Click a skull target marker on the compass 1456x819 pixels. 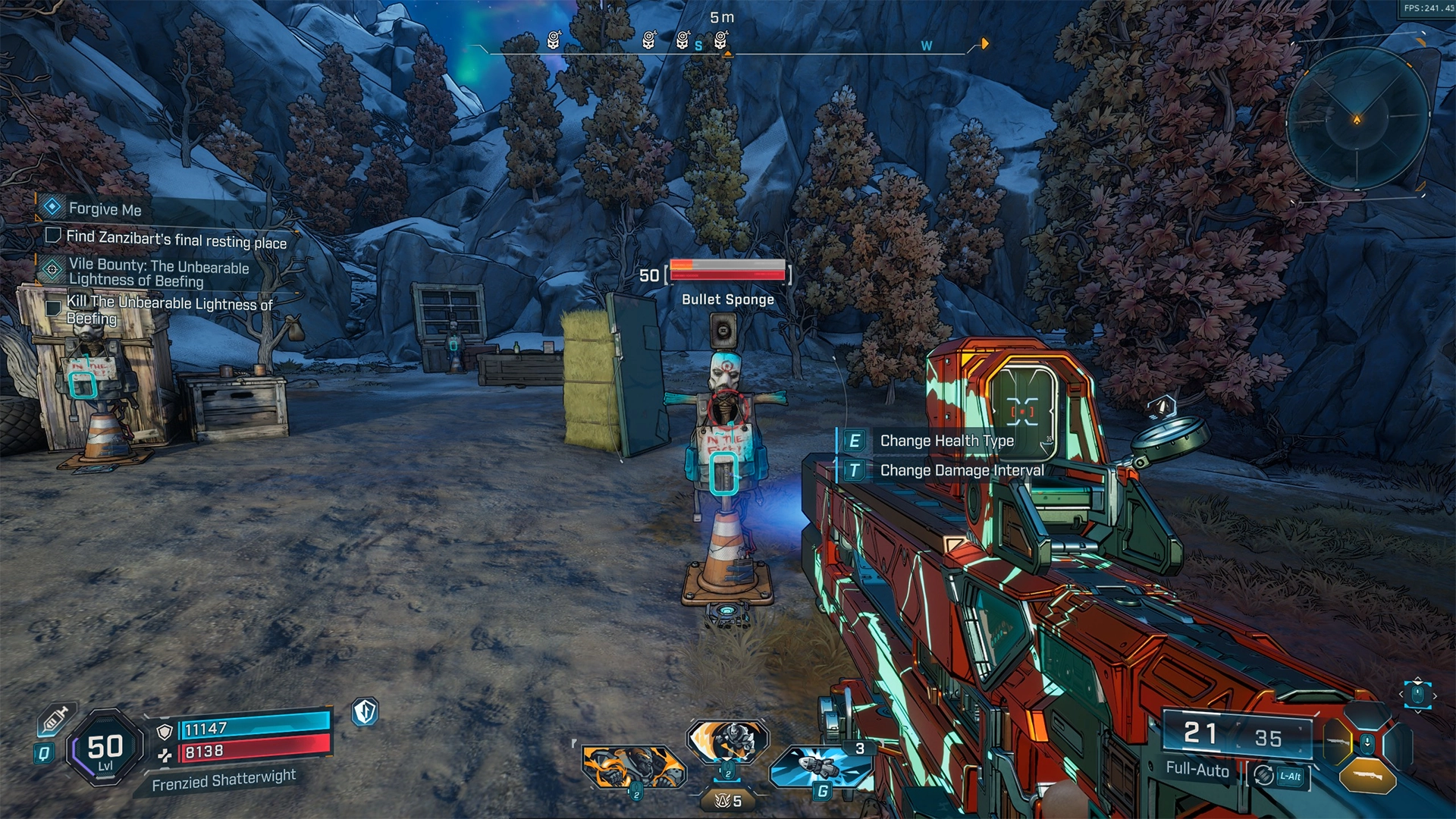pyautogui.click(x=554, y=39)
